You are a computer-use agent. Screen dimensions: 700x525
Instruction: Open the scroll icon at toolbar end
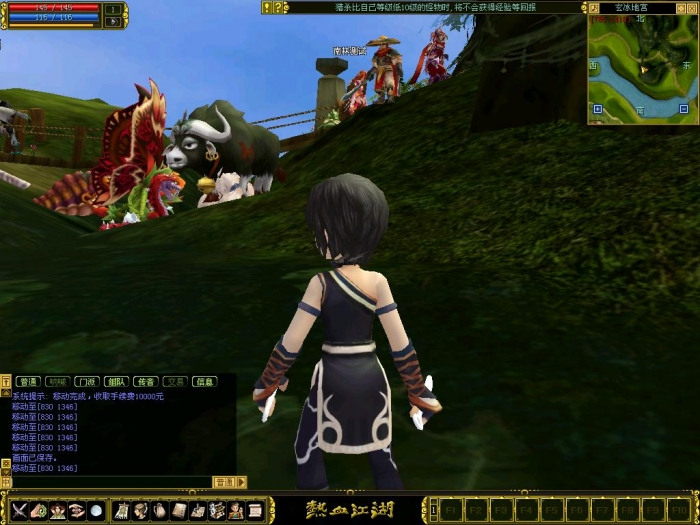click(255, 510)
